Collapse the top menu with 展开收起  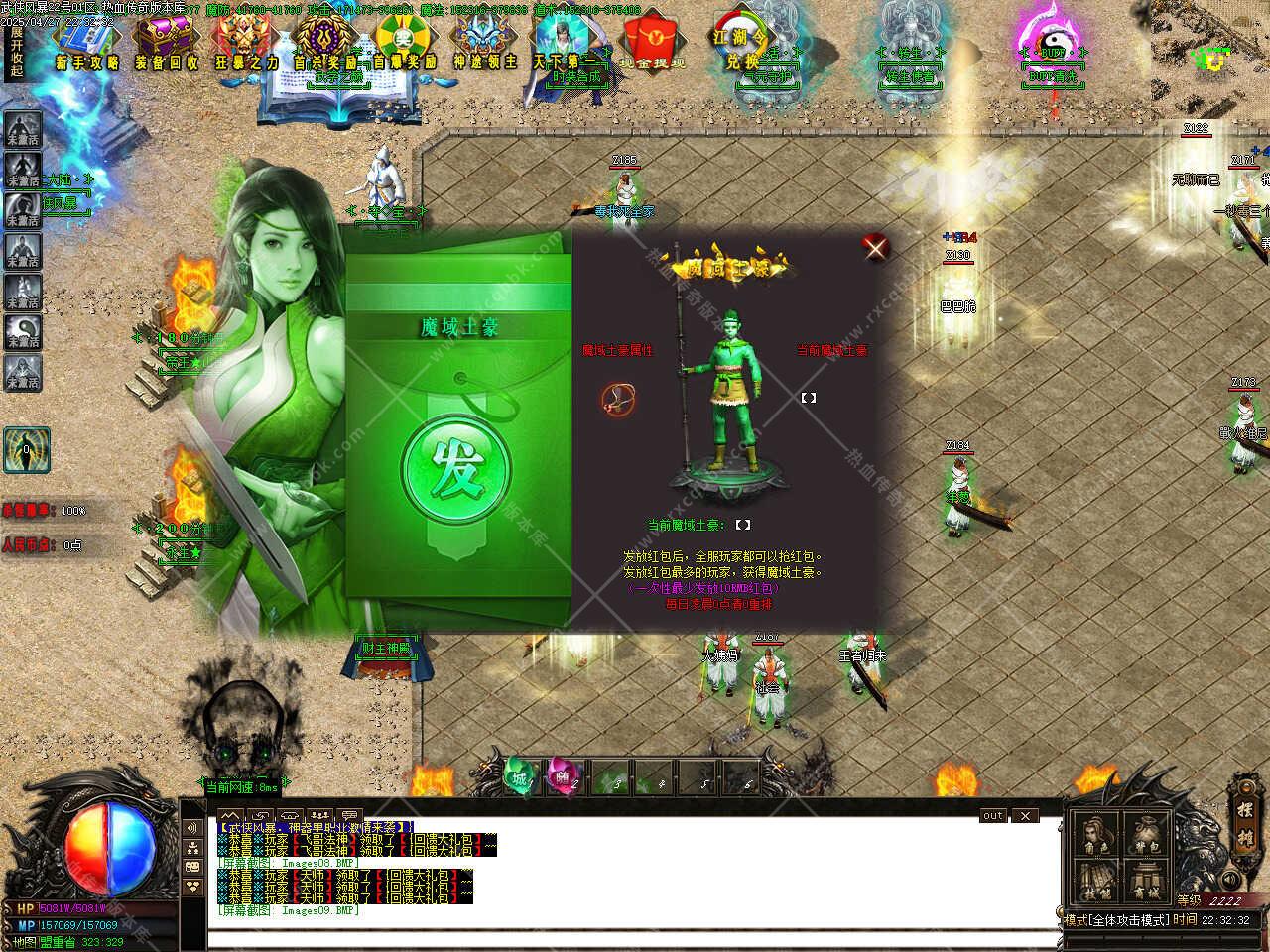point(16,52)
